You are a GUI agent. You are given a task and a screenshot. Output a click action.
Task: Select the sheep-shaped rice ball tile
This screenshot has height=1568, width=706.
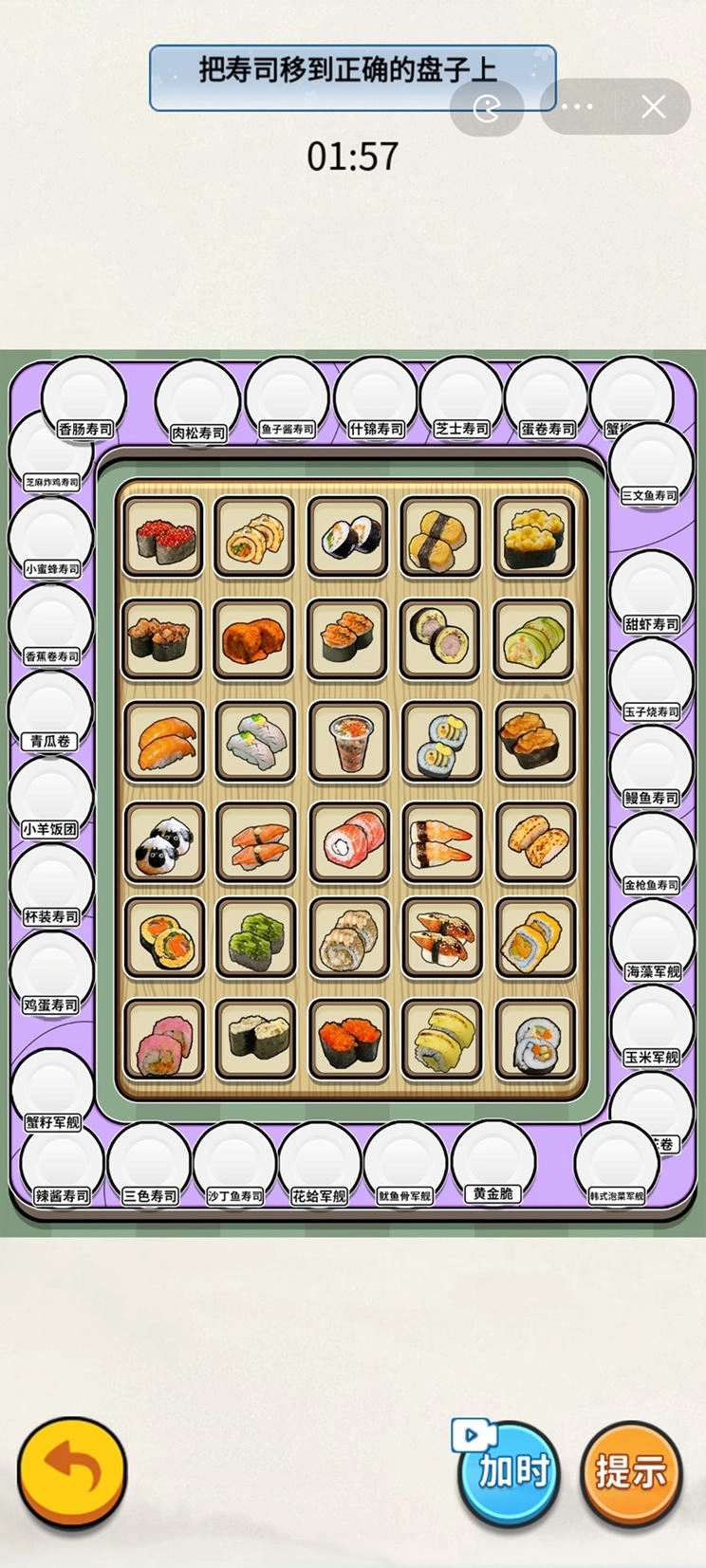pos(164,842)
